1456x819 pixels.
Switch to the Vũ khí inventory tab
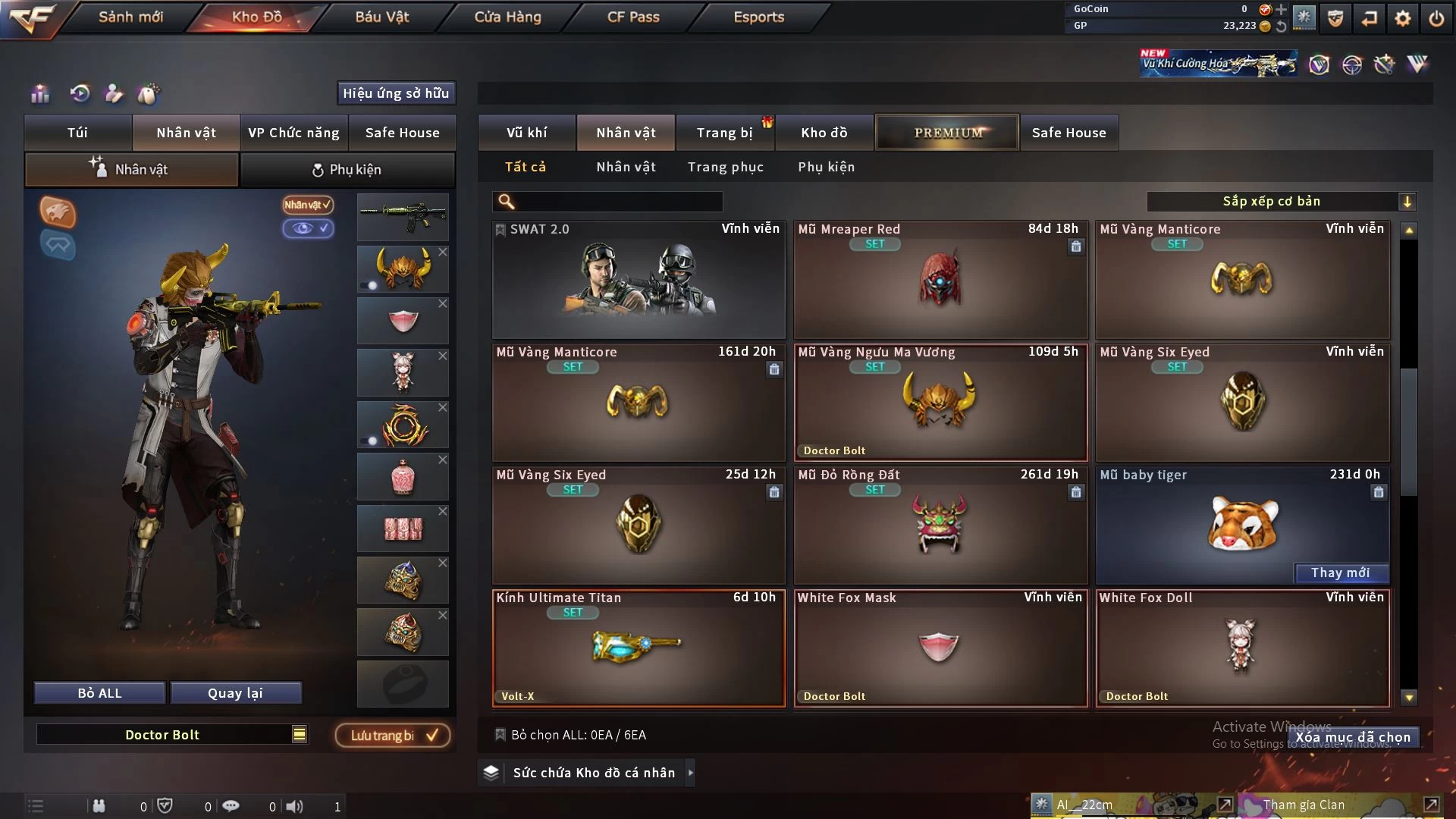(526, 133)
